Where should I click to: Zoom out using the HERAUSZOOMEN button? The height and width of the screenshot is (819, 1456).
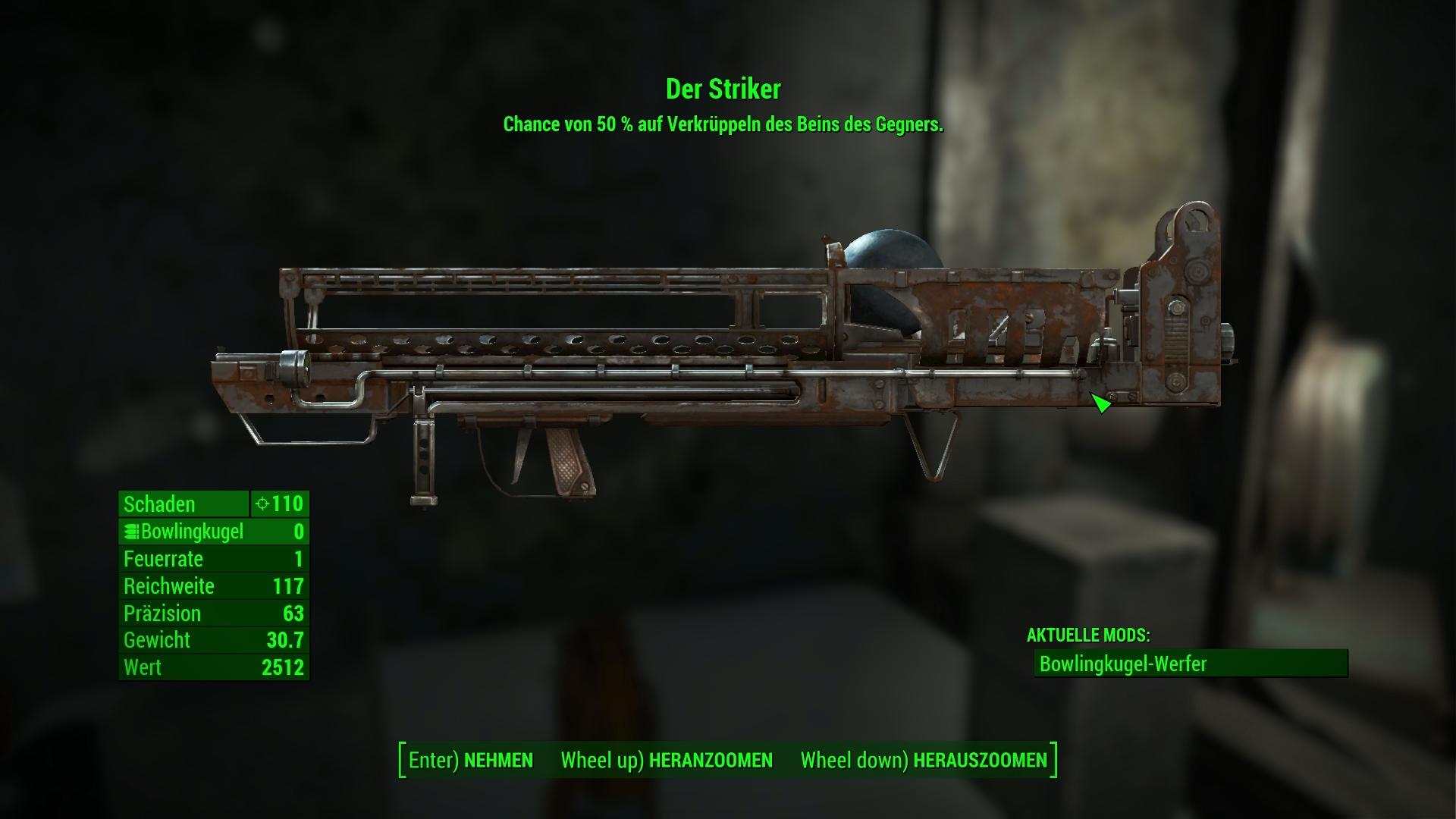point(924,761)
